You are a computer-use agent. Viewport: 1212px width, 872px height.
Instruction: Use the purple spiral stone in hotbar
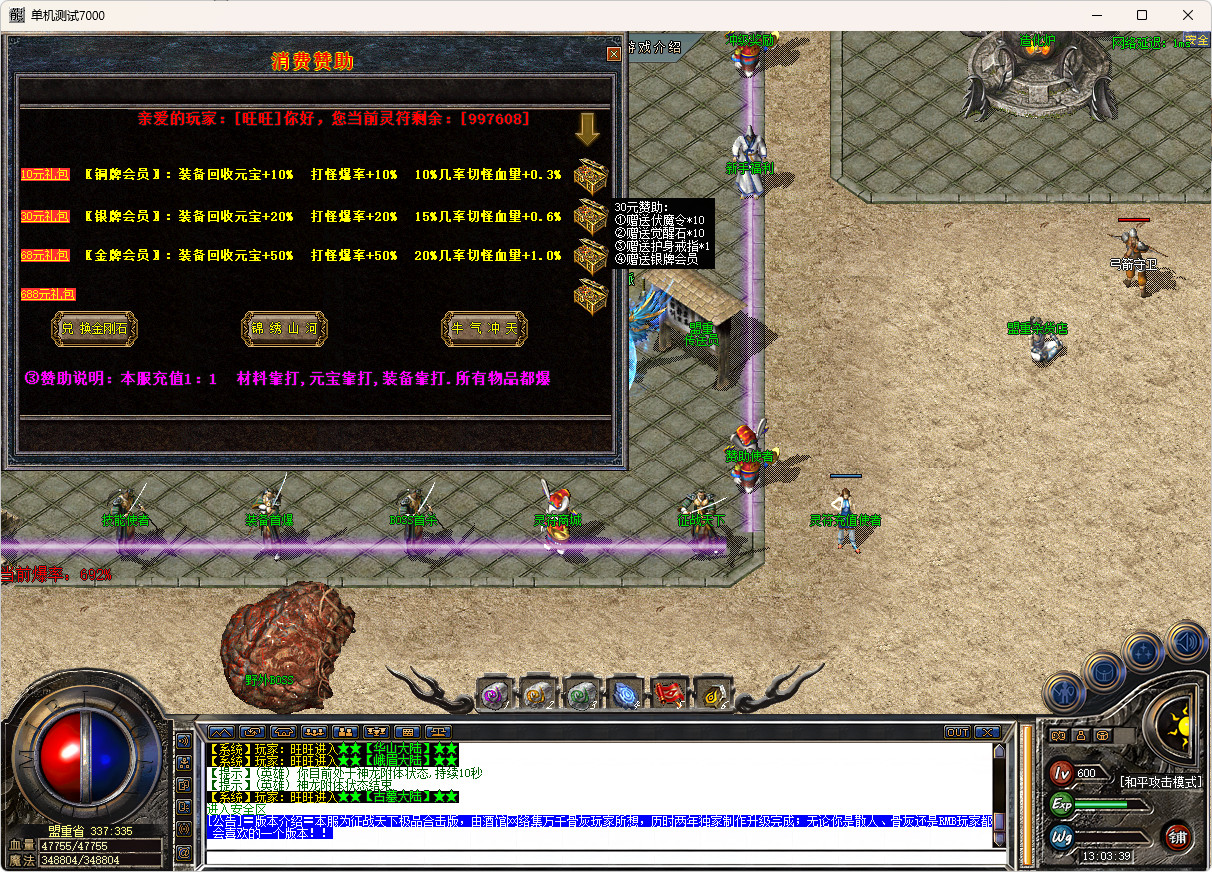click(x=493, y=693)
